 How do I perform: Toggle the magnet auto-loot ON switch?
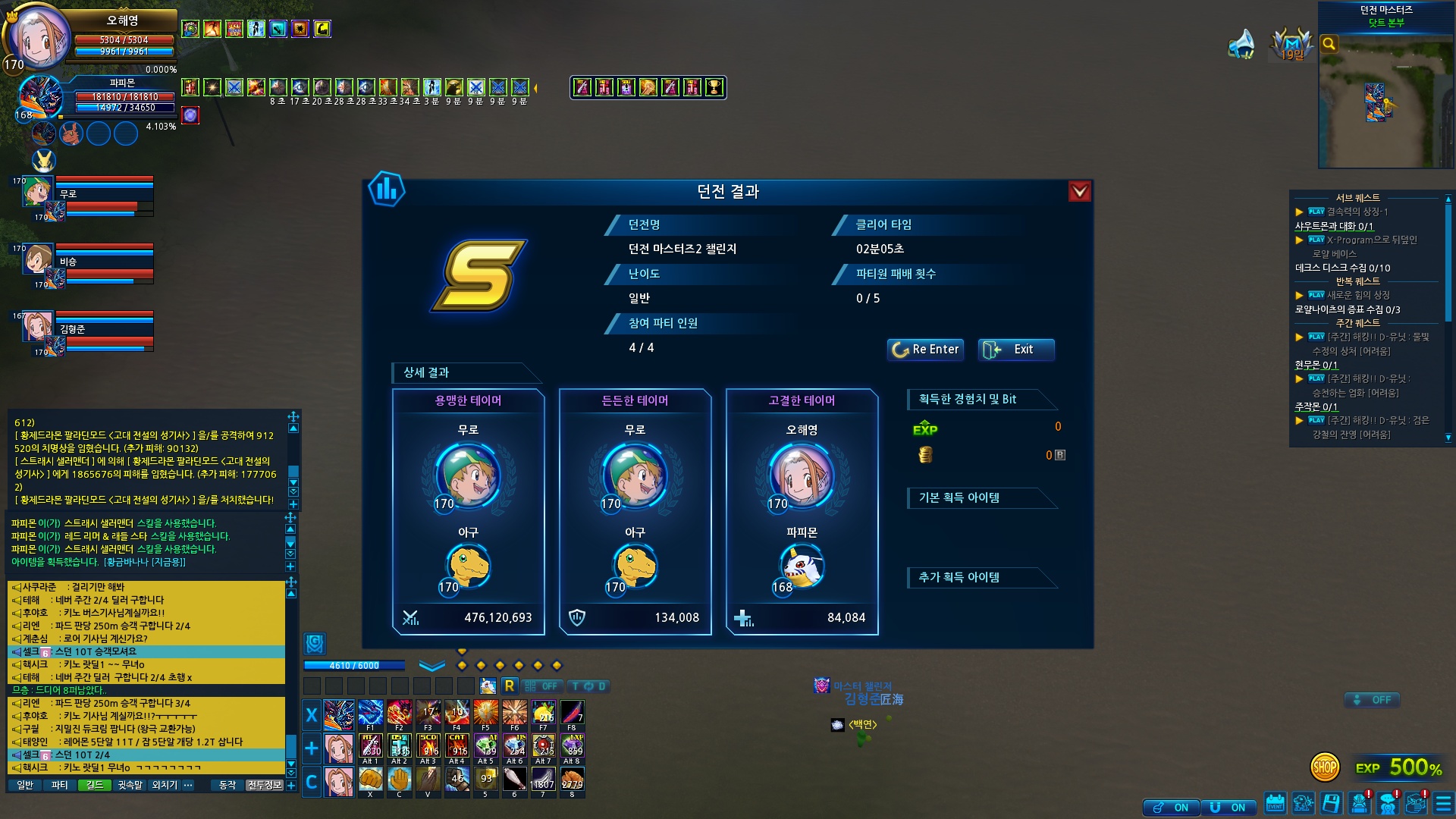pos(1228,808)
